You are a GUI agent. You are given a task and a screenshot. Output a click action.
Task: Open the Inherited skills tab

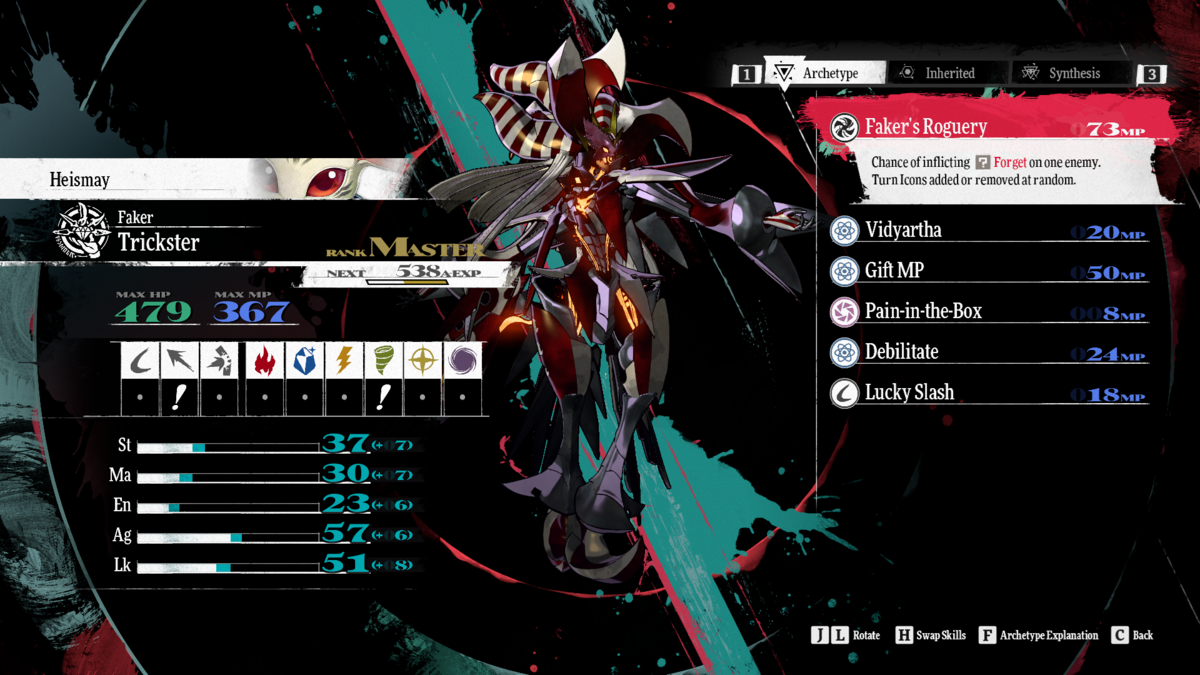click(948, 73)
